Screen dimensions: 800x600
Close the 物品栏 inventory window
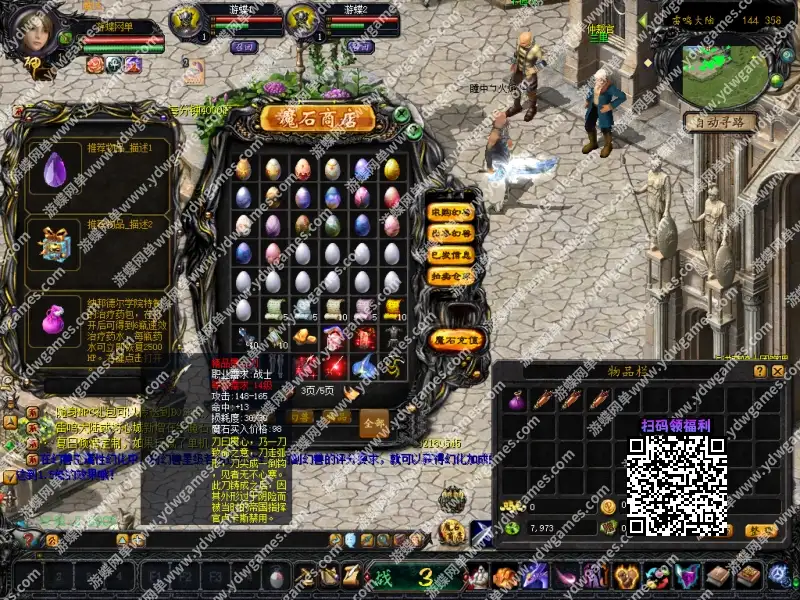point(778,371)
